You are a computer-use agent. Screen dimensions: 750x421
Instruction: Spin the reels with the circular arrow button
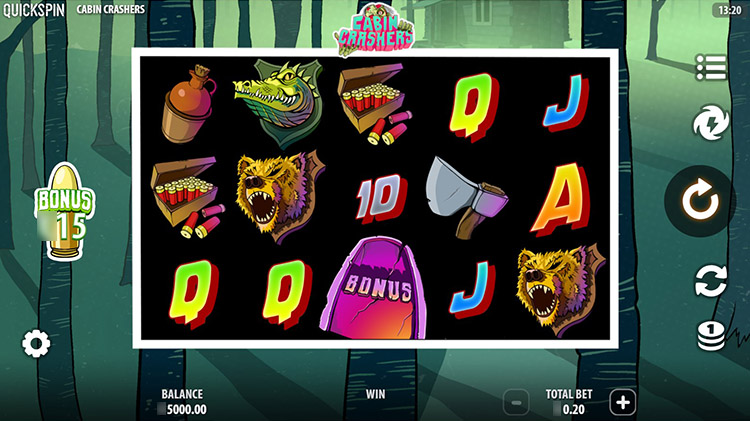pyautogui.click(x=700, y=203)
